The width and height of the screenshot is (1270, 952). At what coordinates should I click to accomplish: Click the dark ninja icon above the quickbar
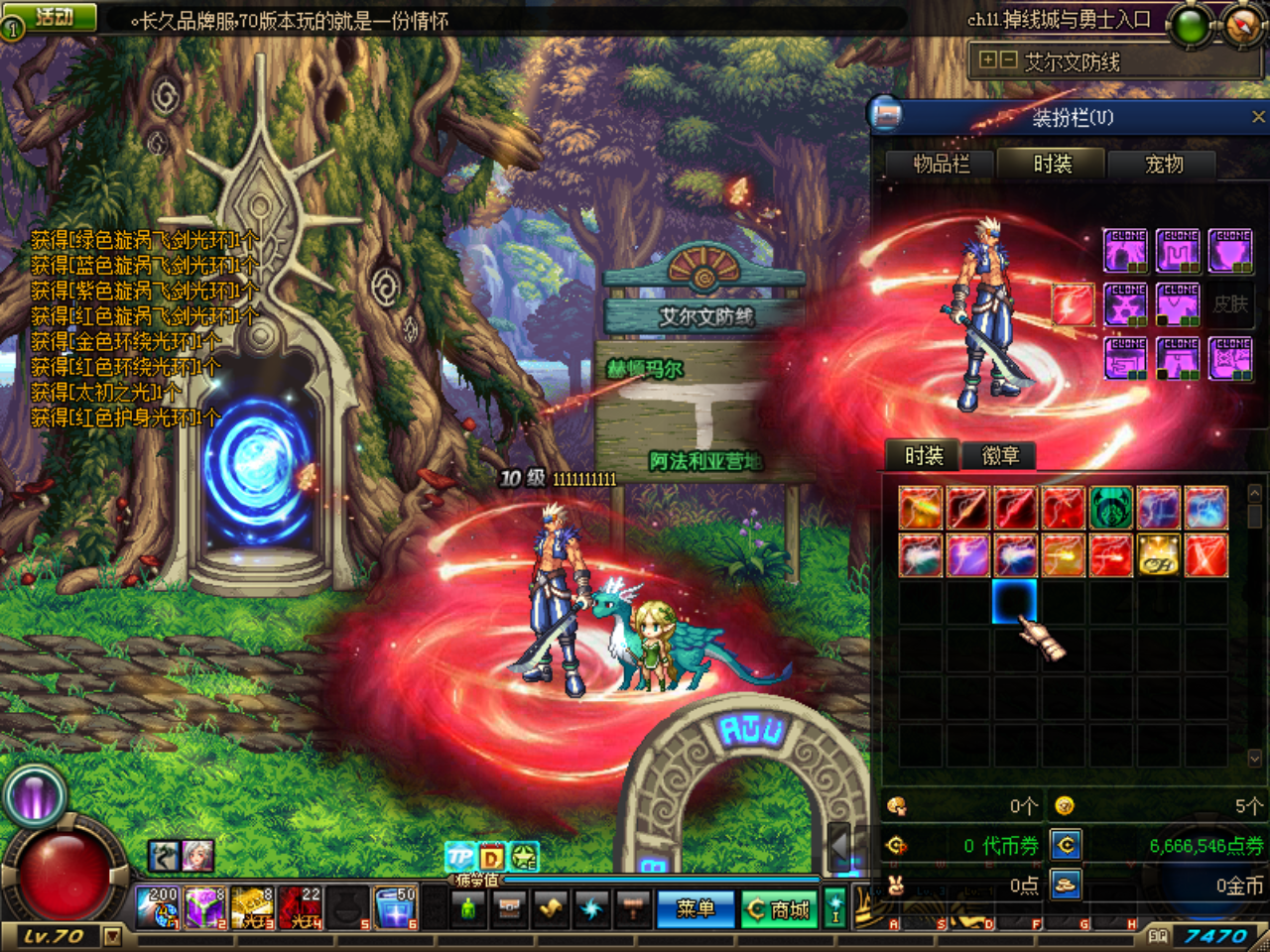click(x=164, y=856)
